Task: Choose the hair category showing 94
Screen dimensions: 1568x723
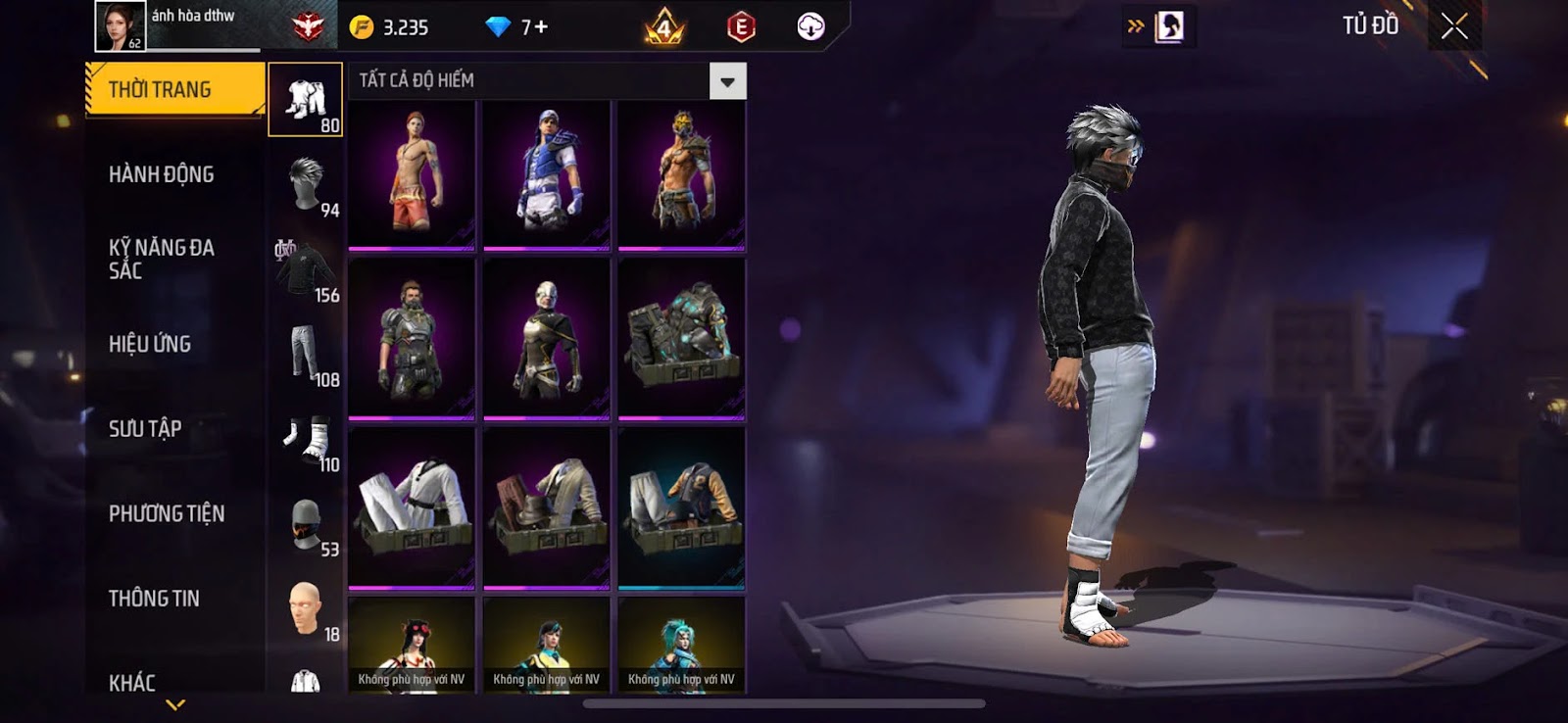Action: pyautogui.click(x=306, y=184)
